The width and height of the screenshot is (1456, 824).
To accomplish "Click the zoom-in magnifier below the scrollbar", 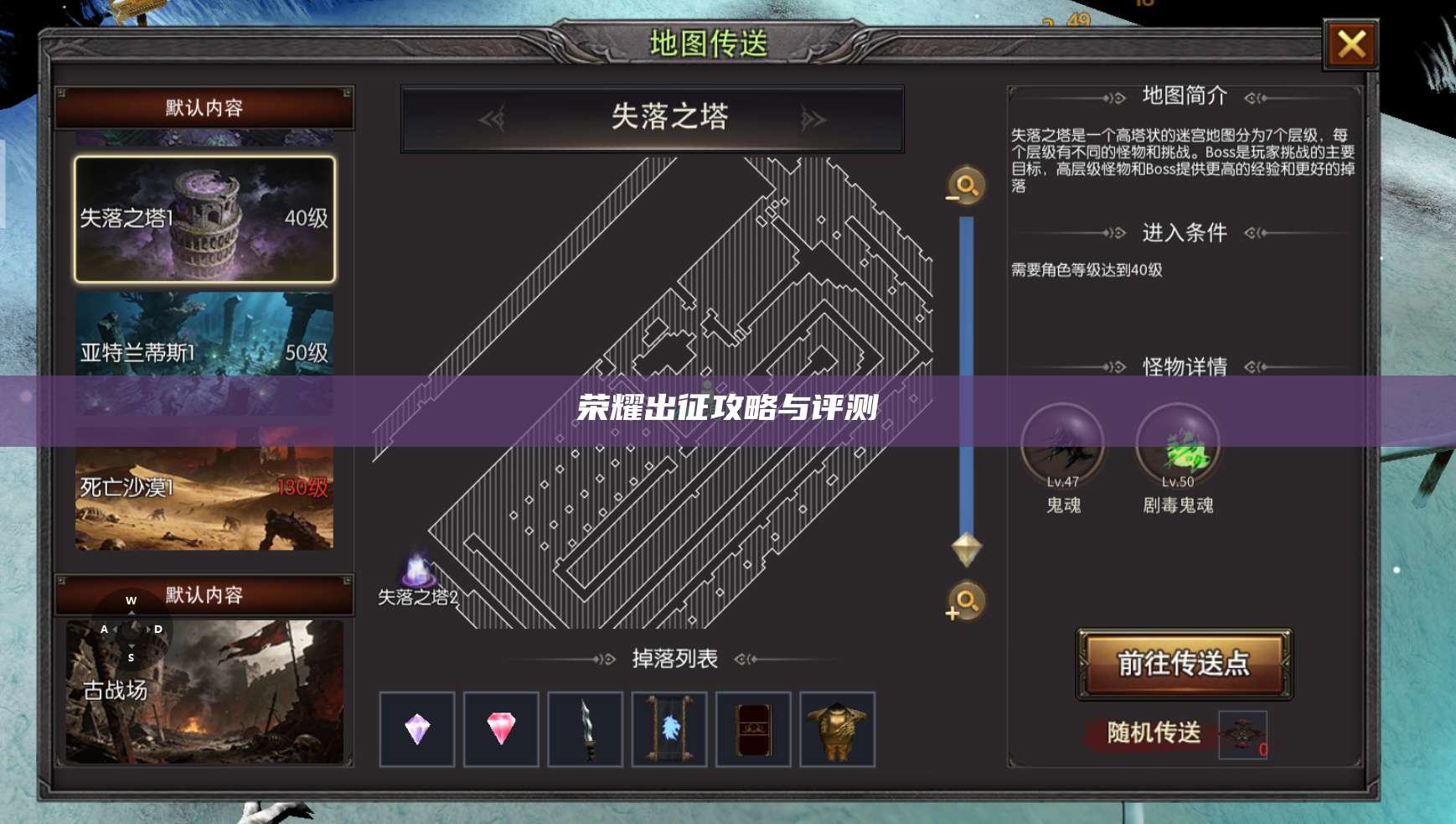I will (963, 603).
